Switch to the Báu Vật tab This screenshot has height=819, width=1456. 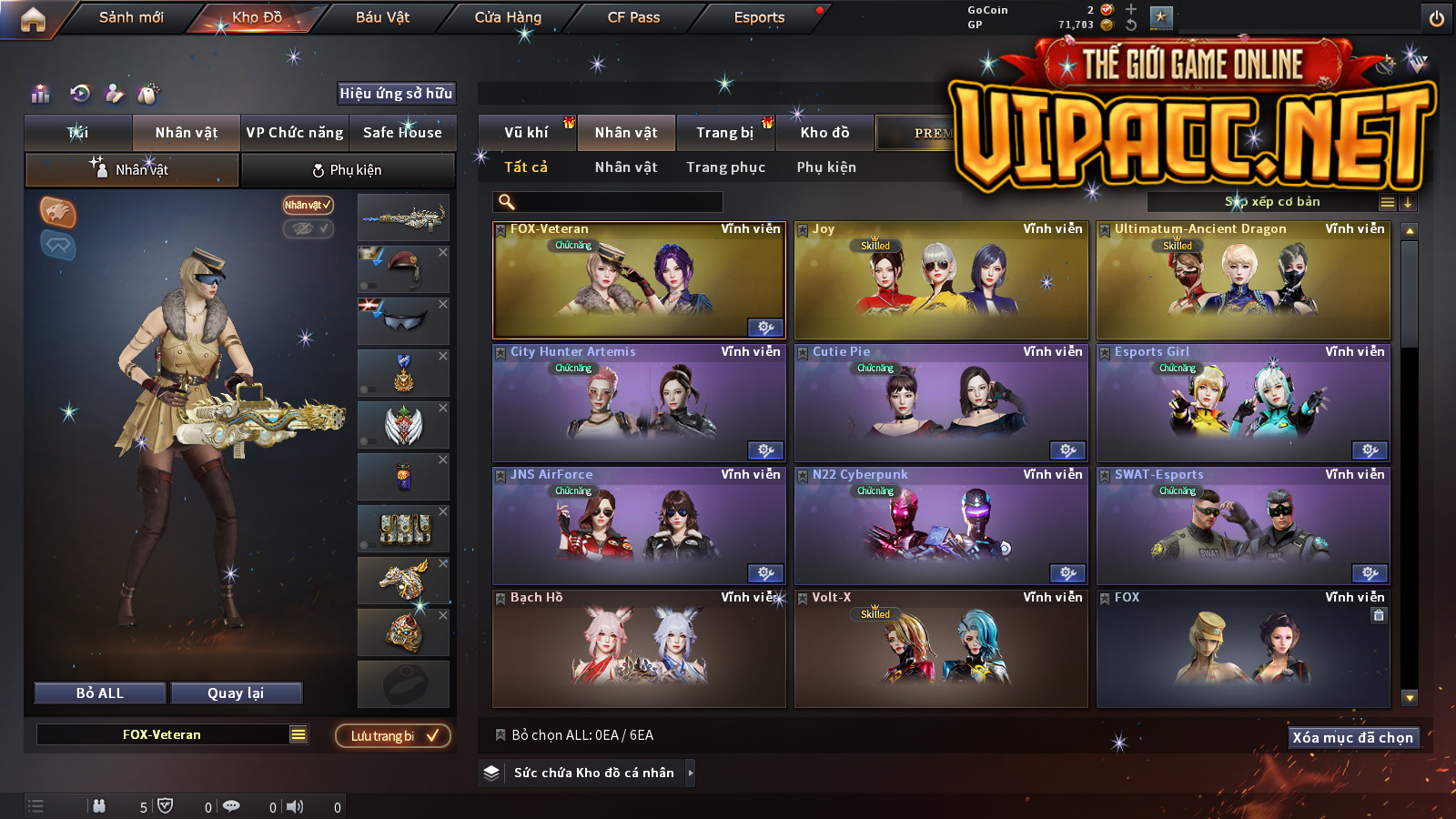pyautogui.click(x=382, y=17)
